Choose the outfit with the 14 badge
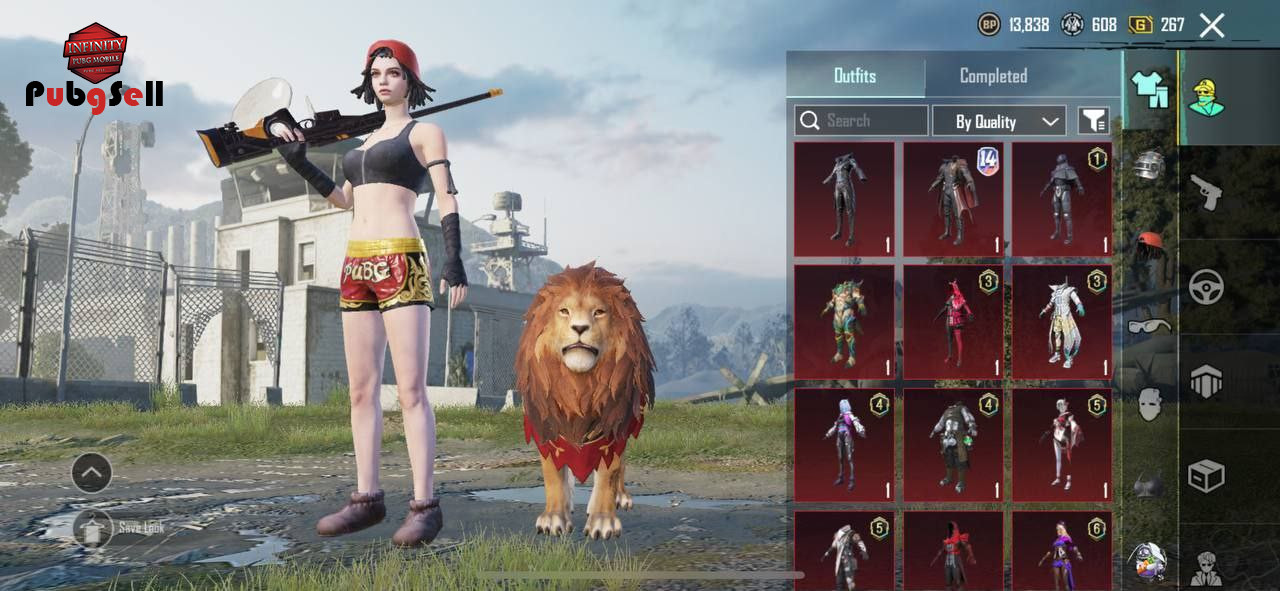Image resolution: width=1280 pixels, height=591 pixels. click(953, 199)
